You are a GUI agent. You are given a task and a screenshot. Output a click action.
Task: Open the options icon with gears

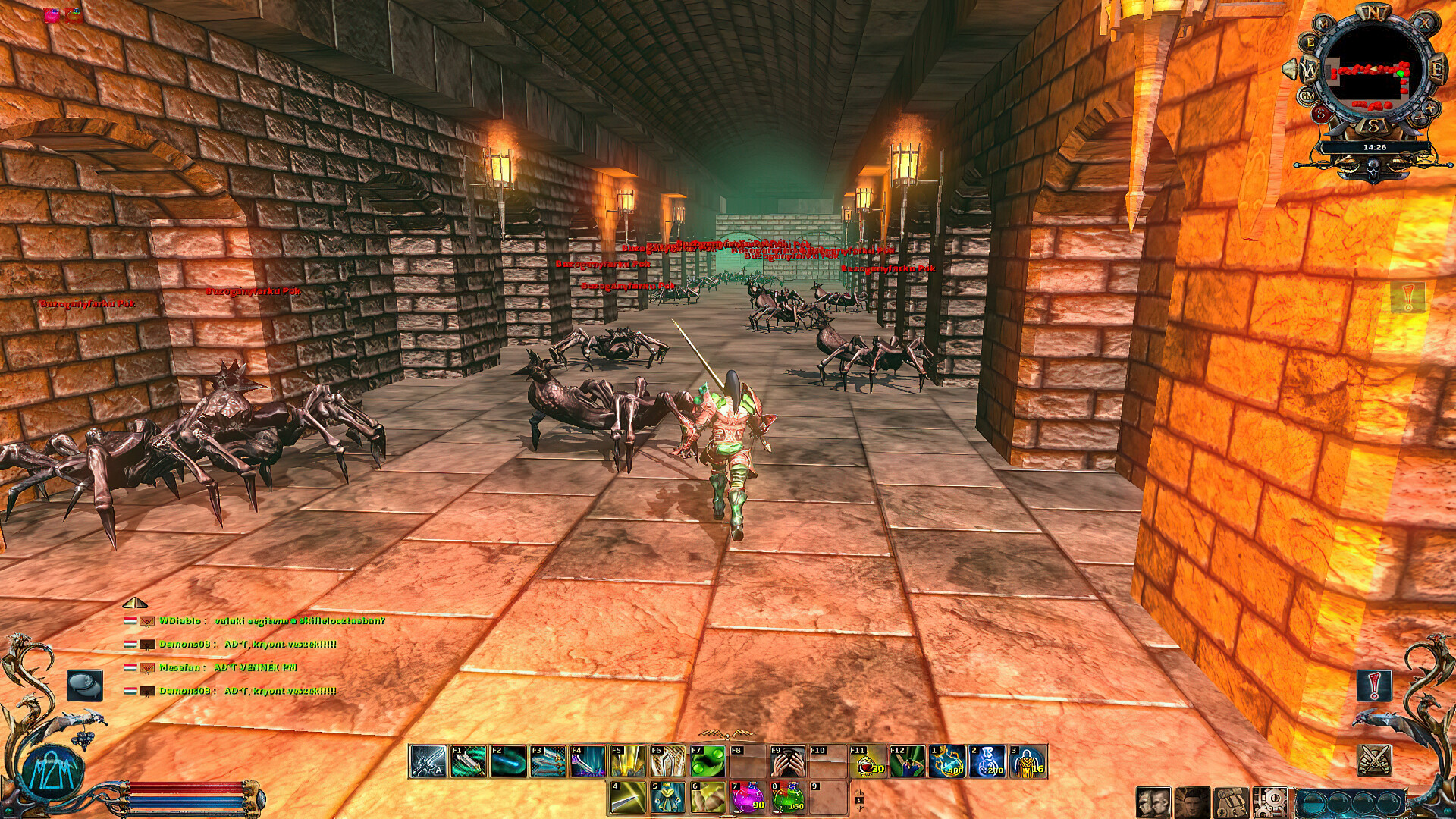pos(1269,802)
